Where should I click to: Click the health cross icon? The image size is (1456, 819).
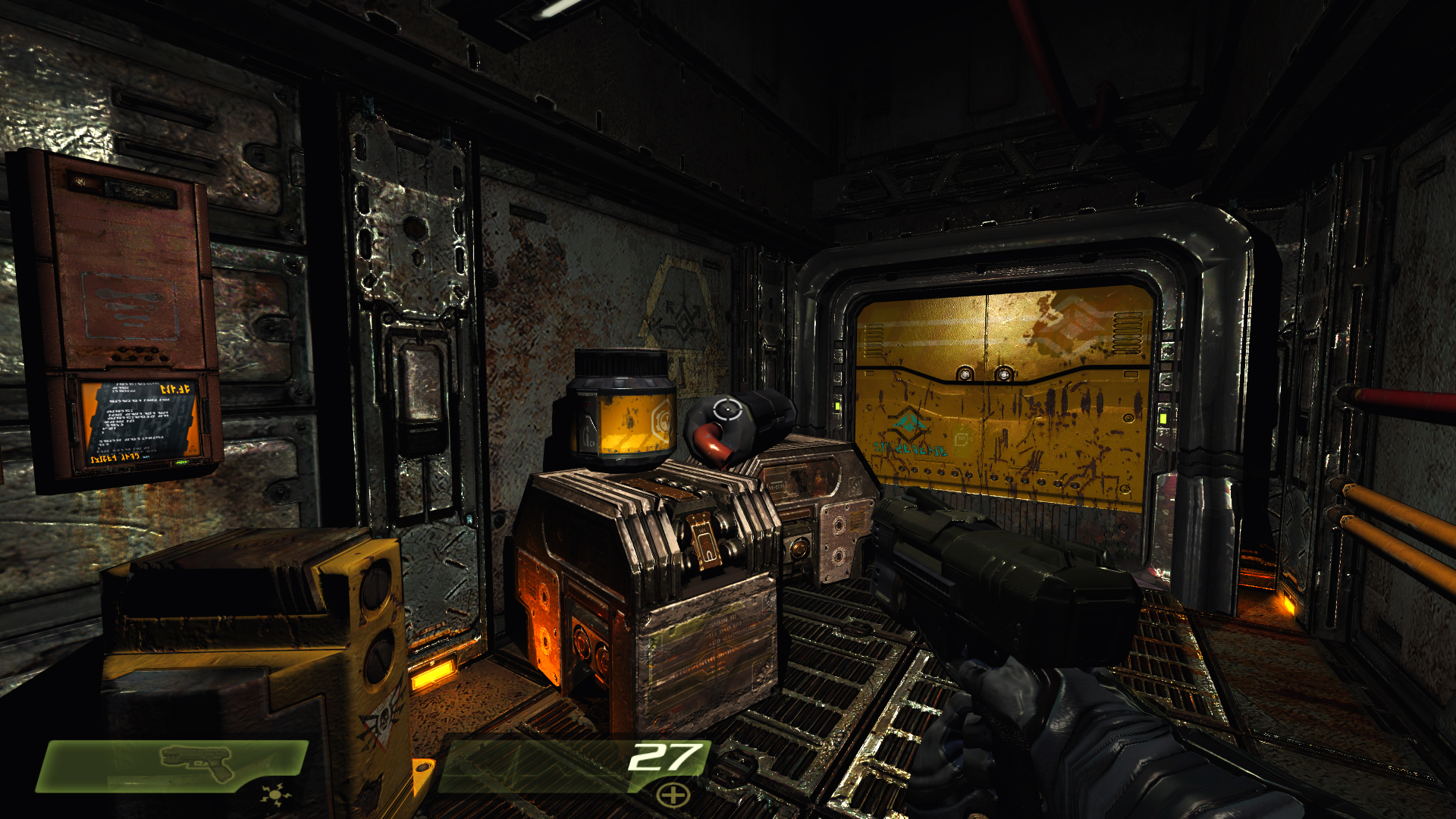coord(673,795)
